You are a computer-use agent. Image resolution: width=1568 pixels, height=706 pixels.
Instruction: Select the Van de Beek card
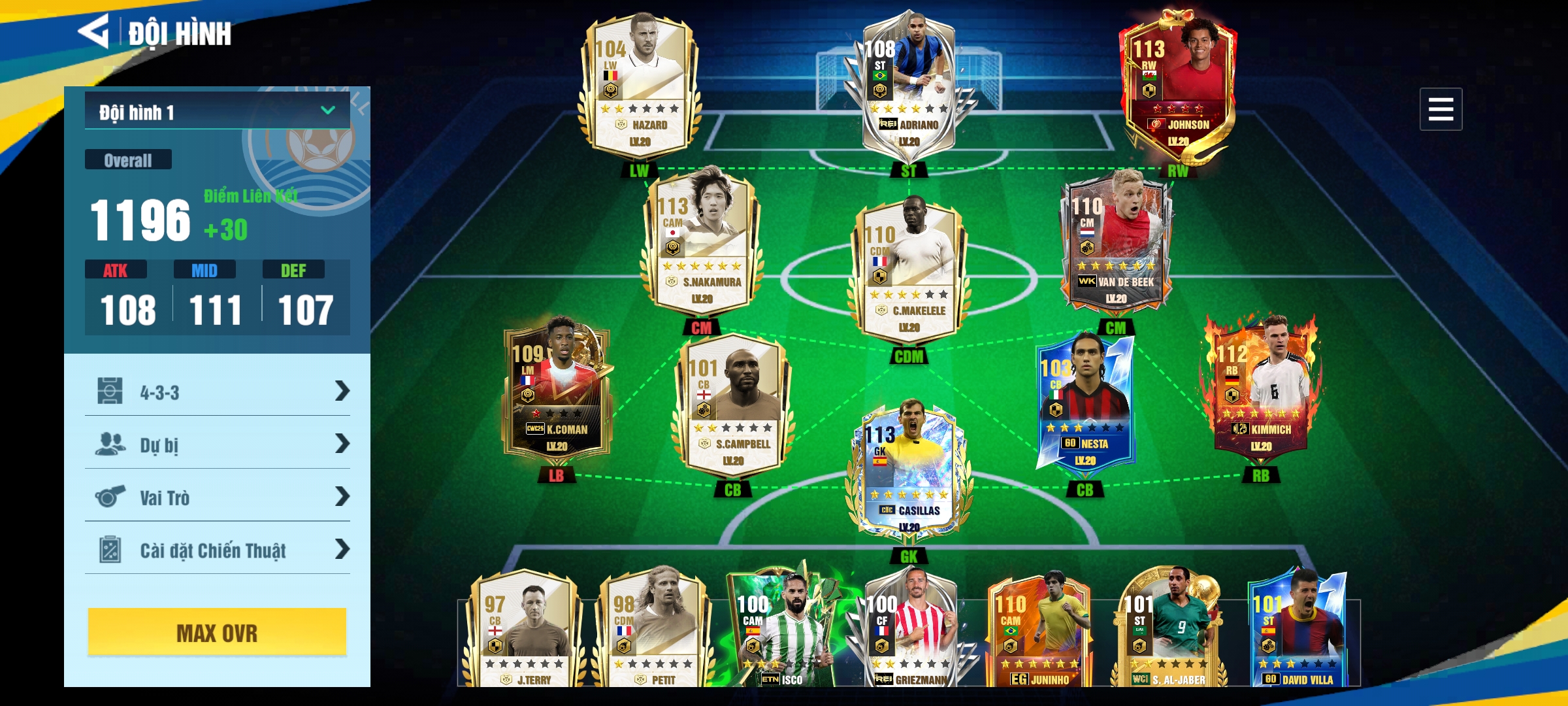pos(1116,243)
